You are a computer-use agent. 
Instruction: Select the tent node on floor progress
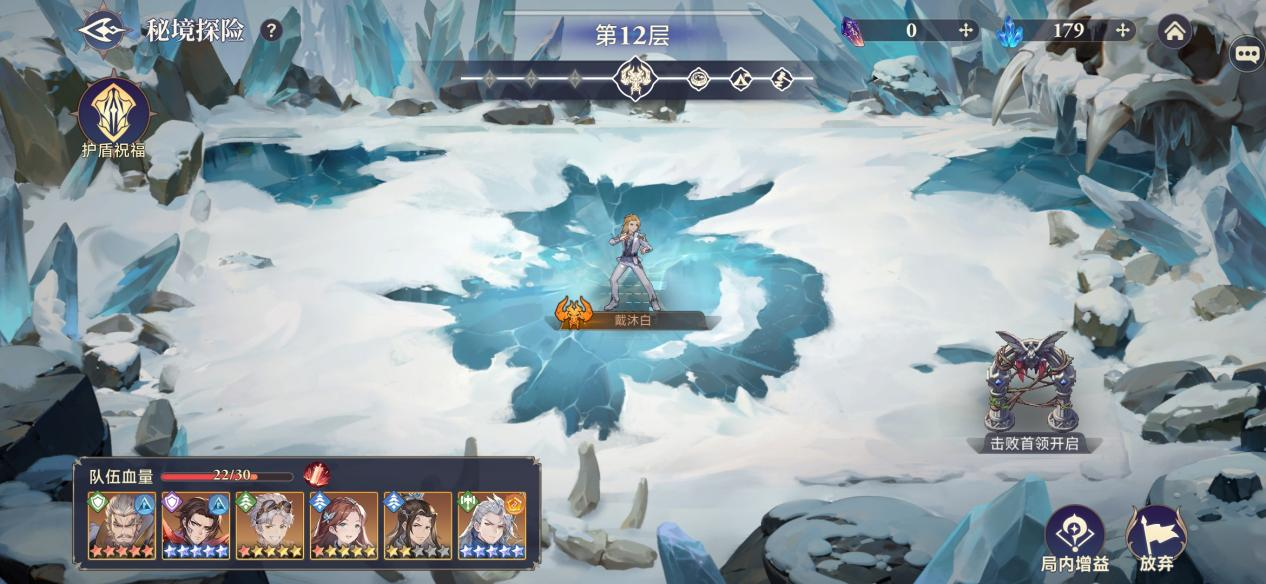pos(740,78)
